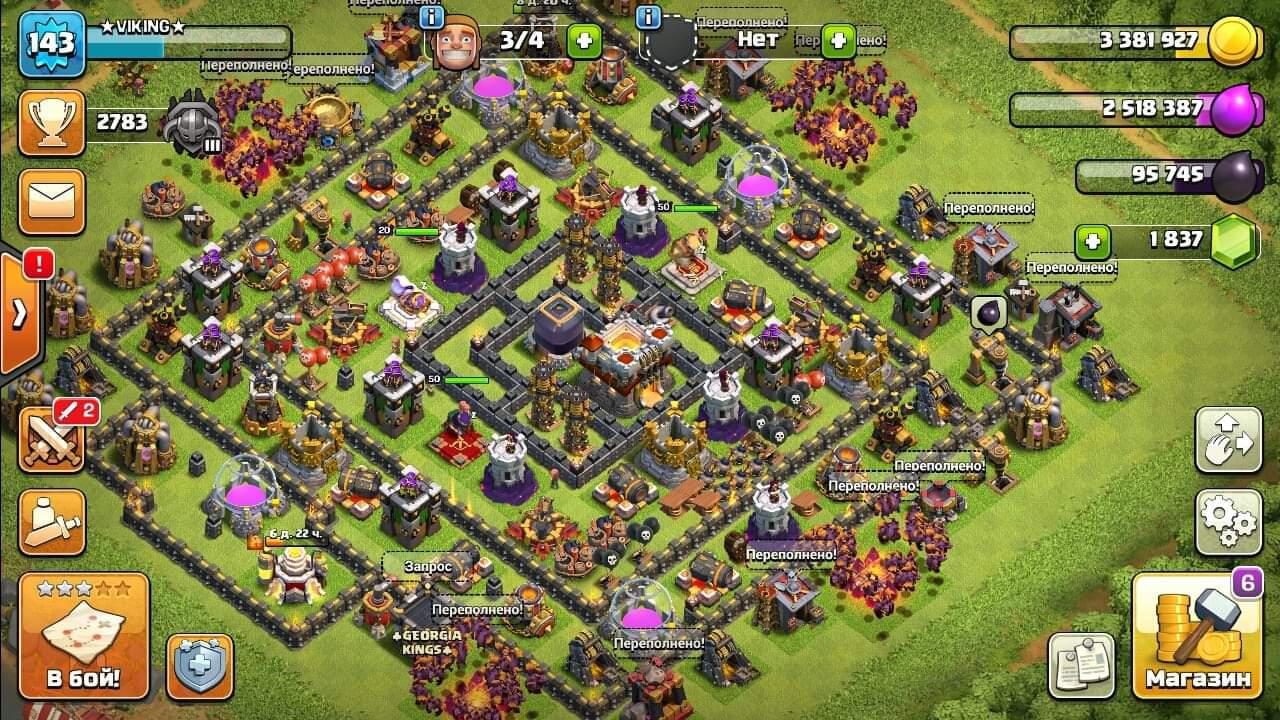Open the league badge next to trophies
The height and width of the screenshot is (720, 1280).
(192, 124)
